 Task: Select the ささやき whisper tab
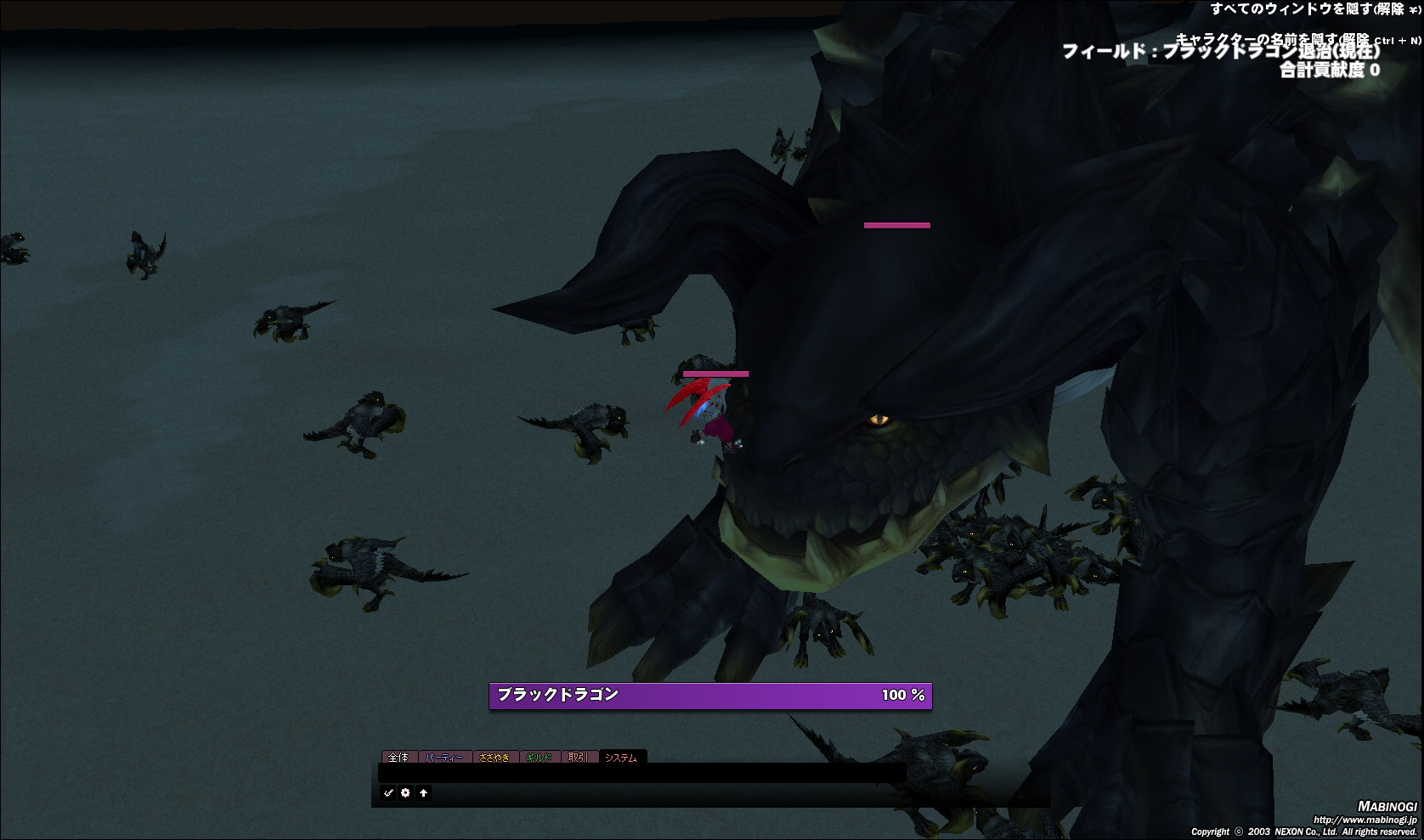click(x=494, y=757)
